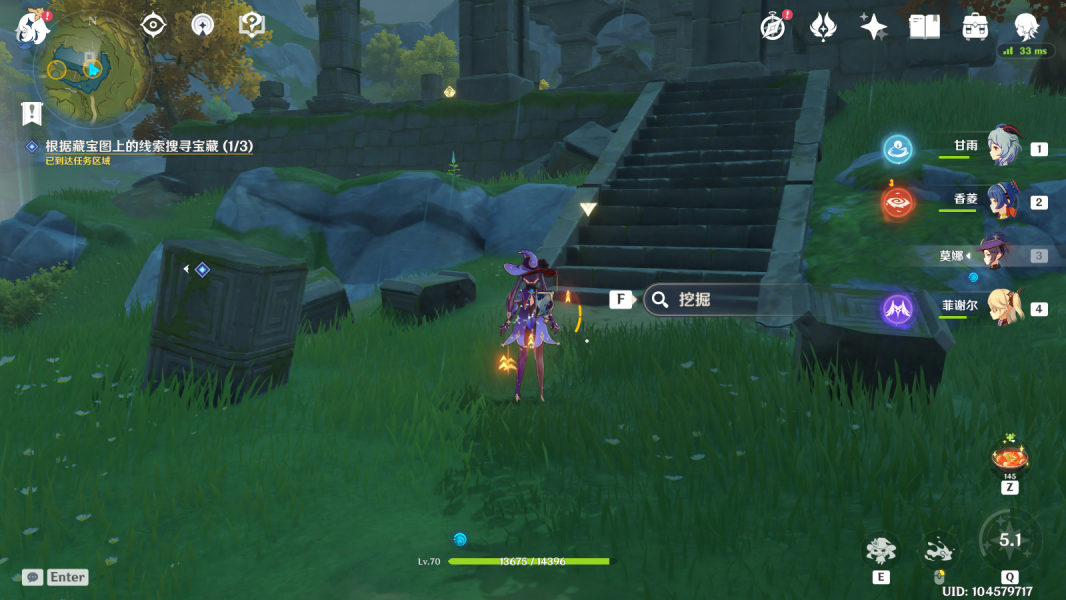This screenshot has height=600, width=1066.
Task: Open the four-pointed star wish icon
Action: 873,27
